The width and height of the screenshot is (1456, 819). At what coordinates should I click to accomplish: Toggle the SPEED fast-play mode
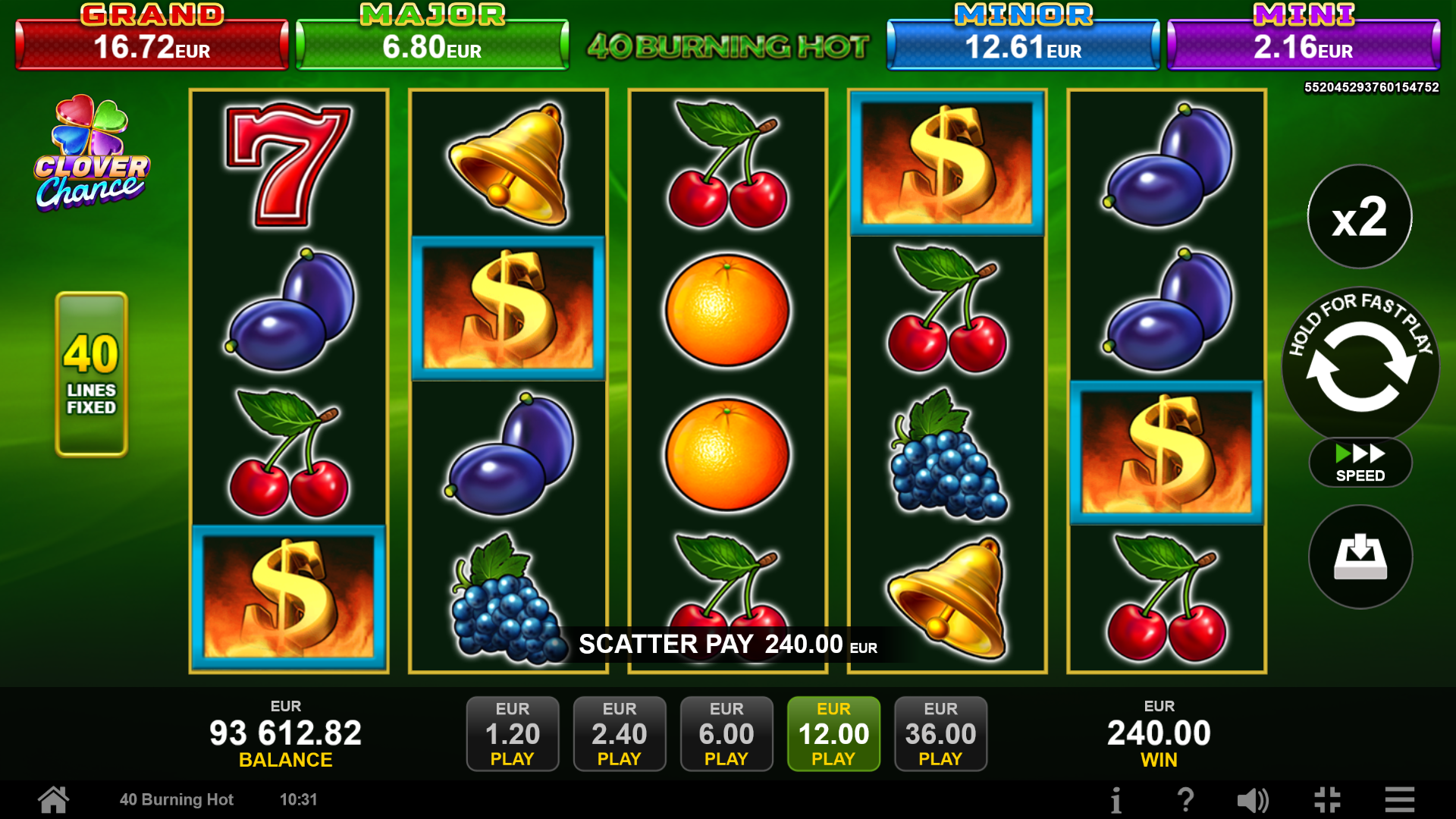click(1359, 463)
